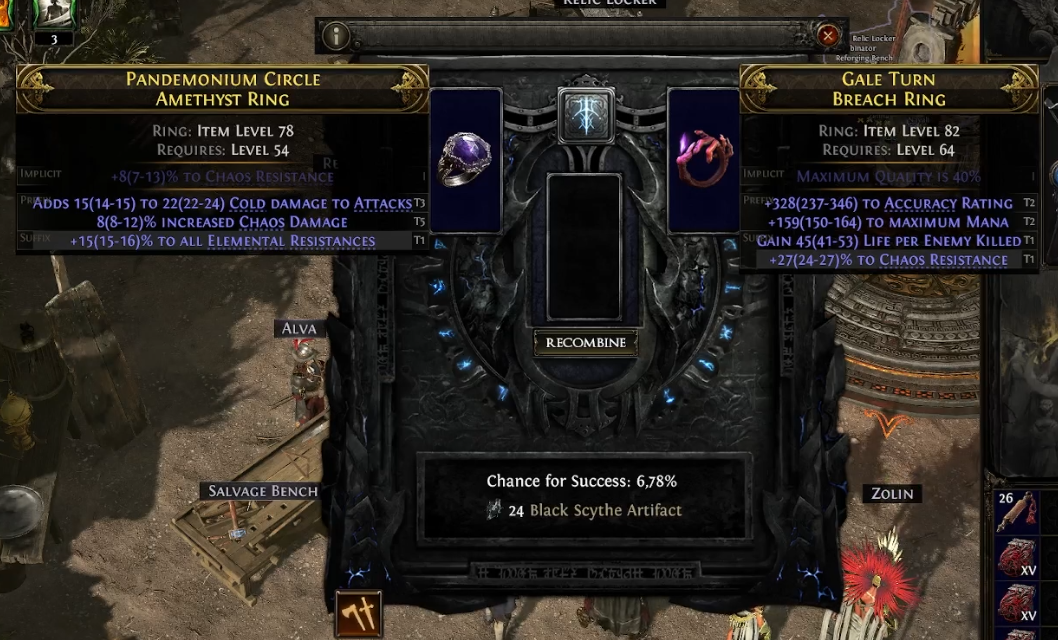
Task: Click the Recombine button
Action: point(586,343)
